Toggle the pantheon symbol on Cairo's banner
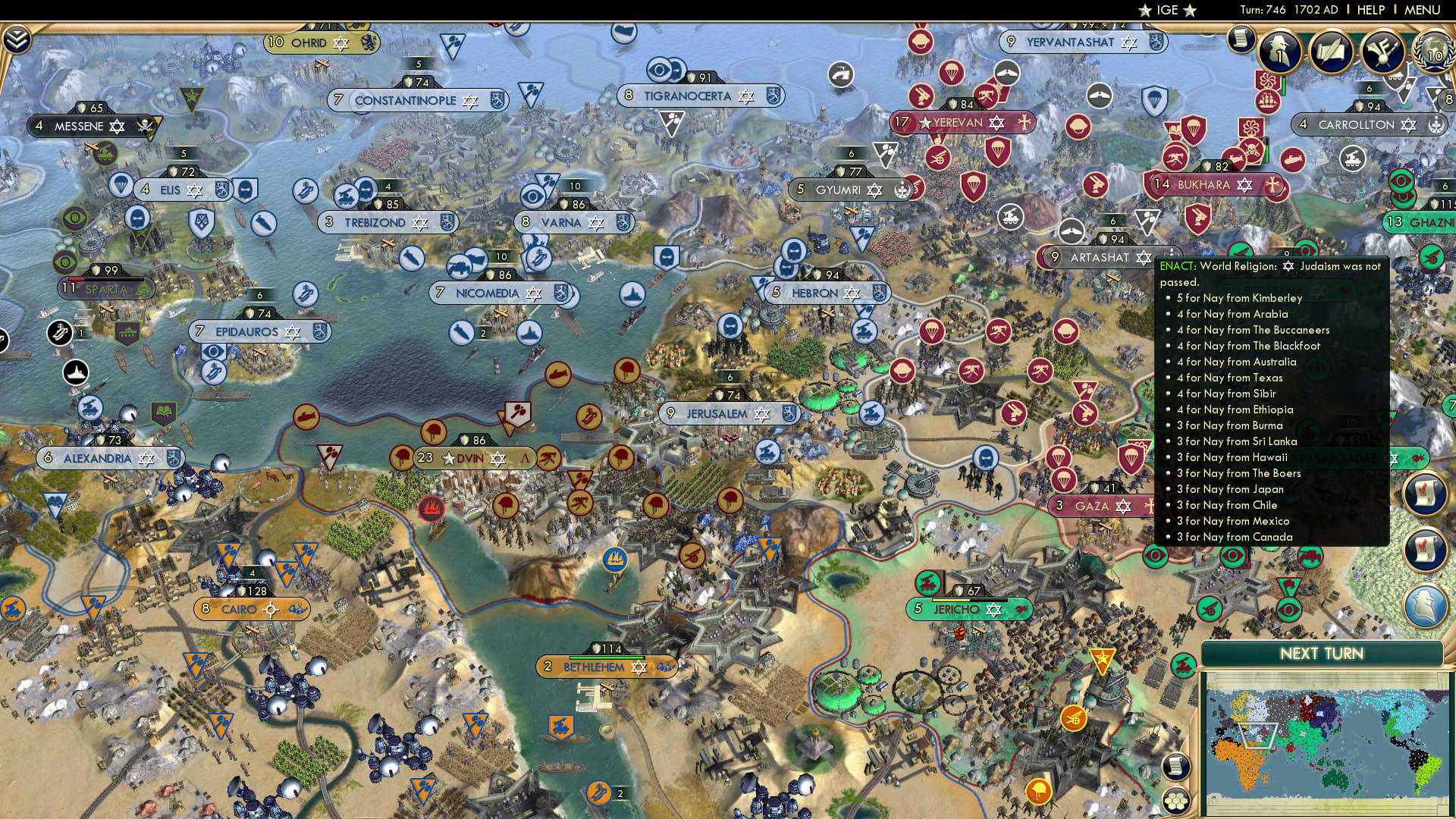 [x=271, y=608]
